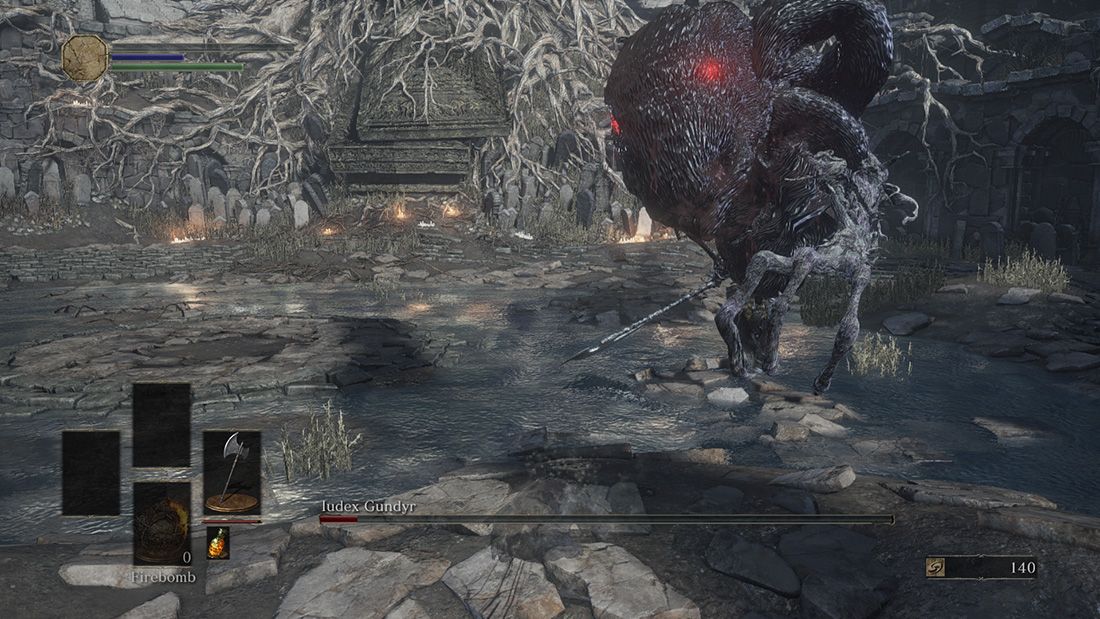This screenshot has height=619, width=1100.
Task: Click the small orange flask icon
Action: click(x=217, y=543)
